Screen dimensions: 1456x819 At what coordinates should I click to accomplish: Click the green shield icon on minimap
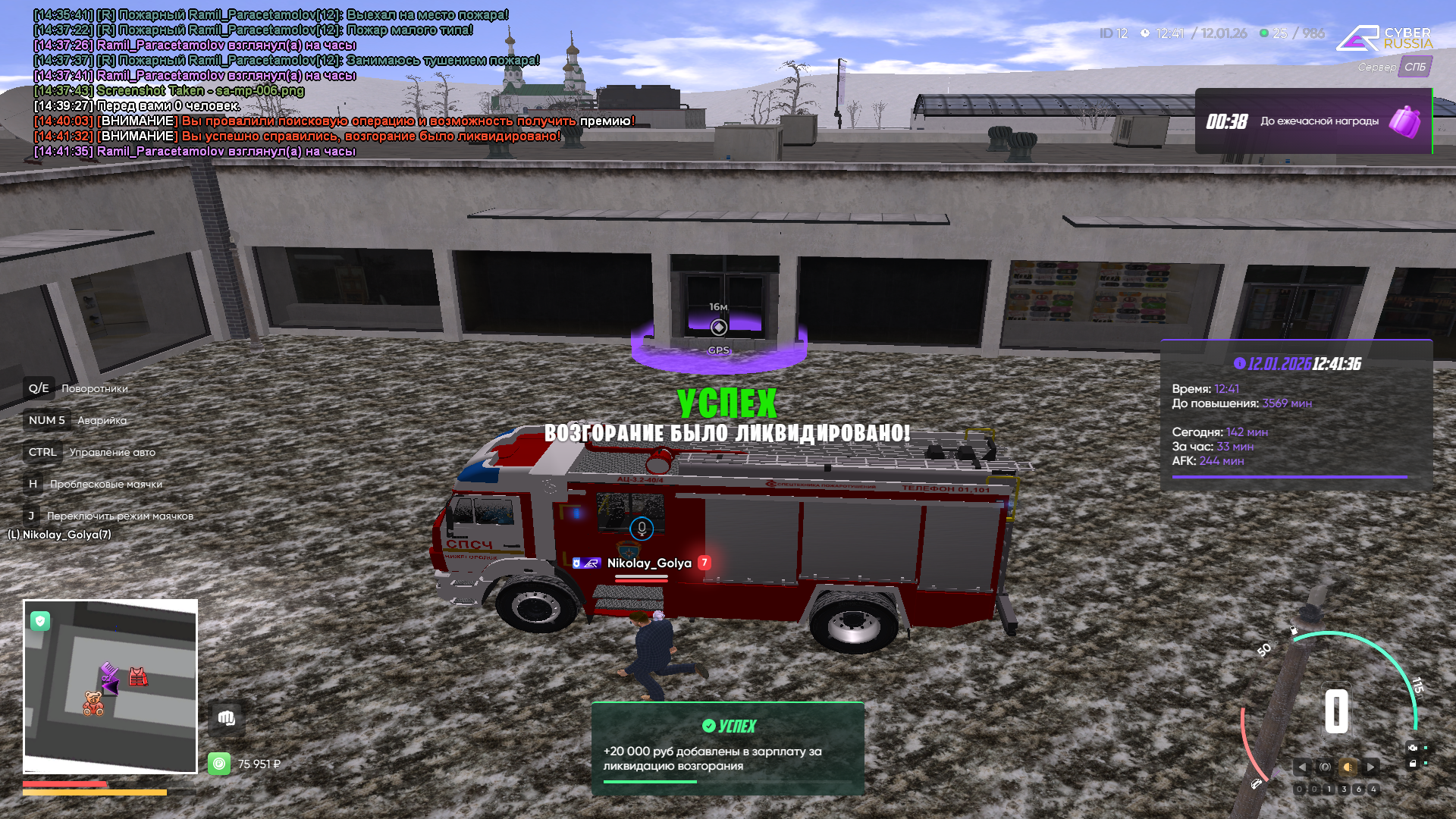(40, 621)
